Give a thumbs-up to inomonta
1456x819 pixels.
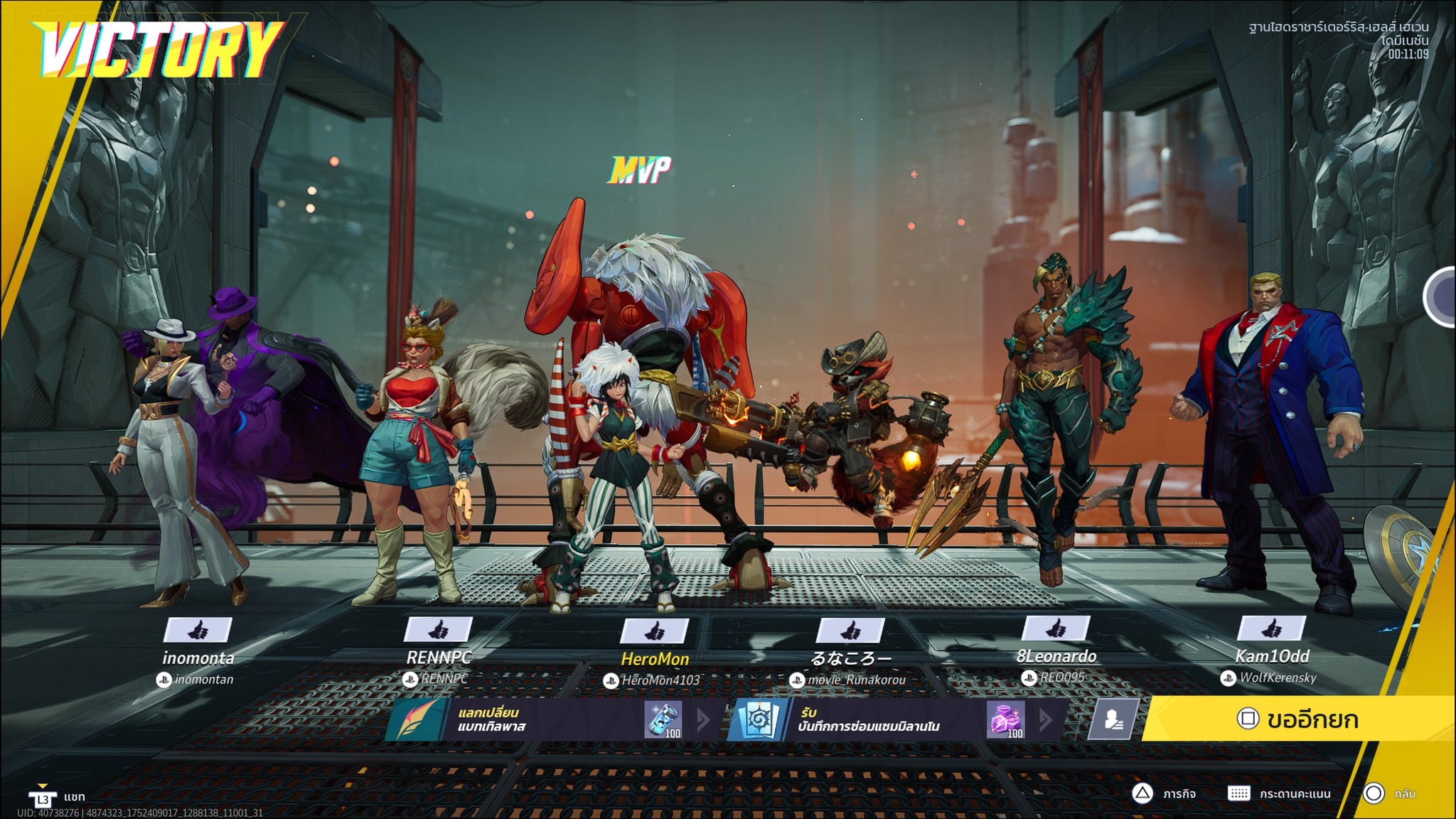click(x=198, y=630)
